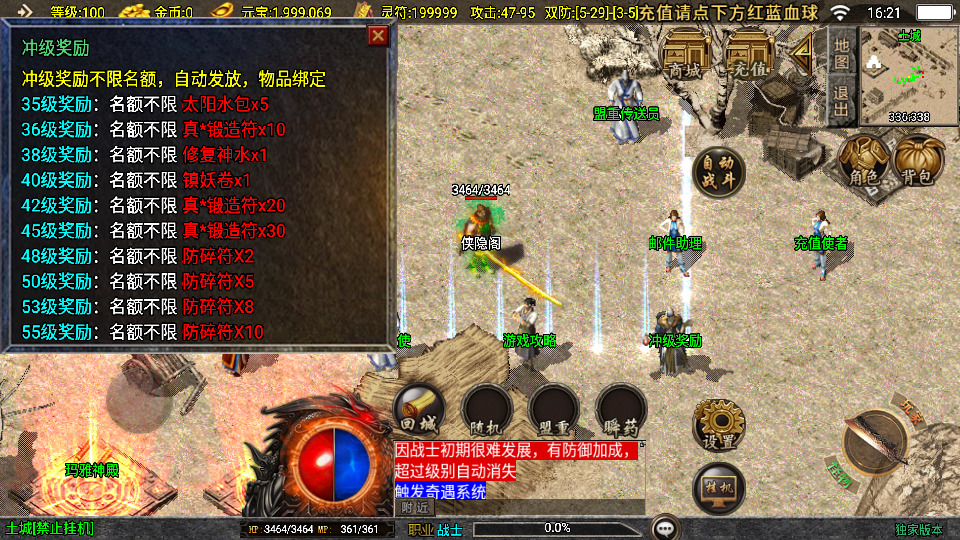Open the 背包 backpack
960x540 pixels.
[918, 160]
